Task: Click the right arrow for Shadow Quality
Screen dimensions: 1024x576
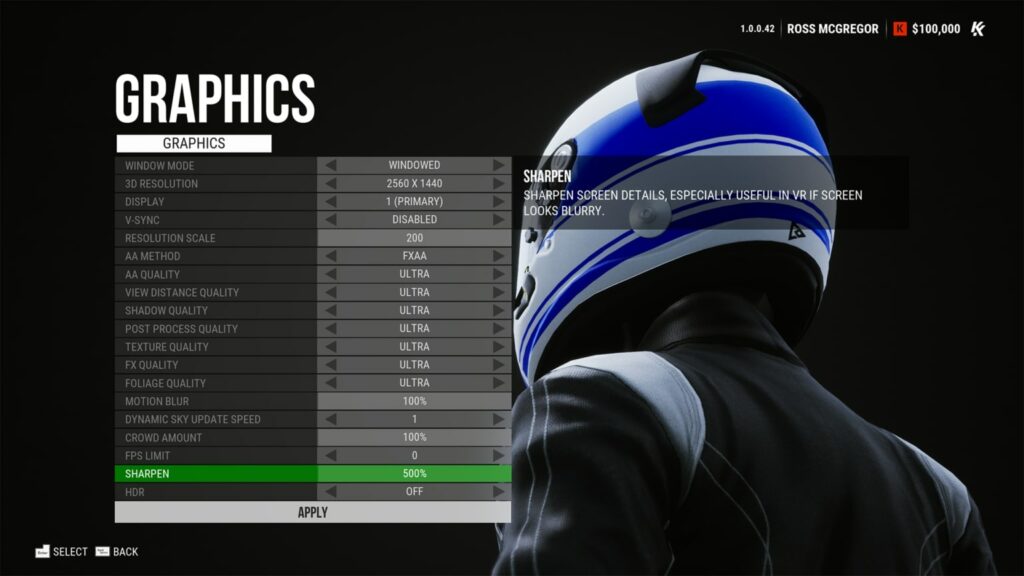Action: coord(498,310)
